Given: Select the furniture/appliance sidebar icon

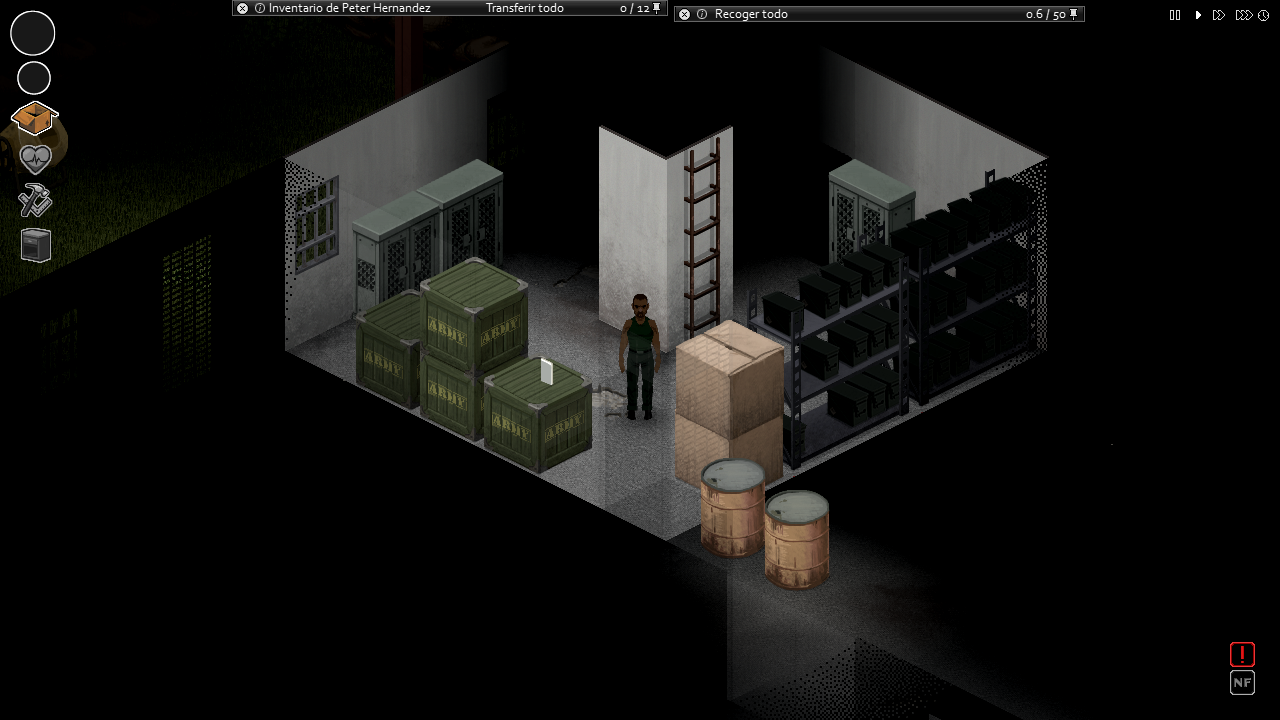Looking at the screenshot, I should pos(34,245).
